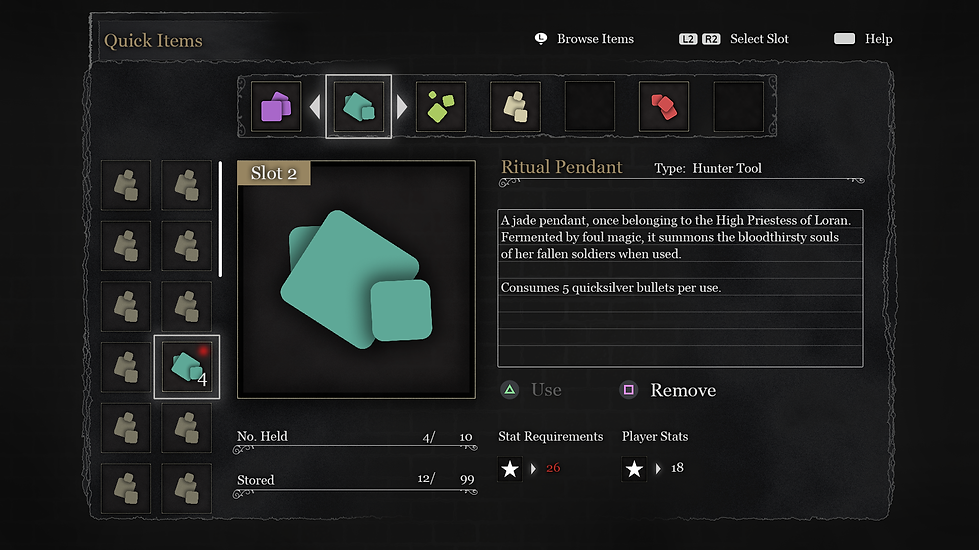Screen dimensions: 979x550
Task: Select the highlighted teal pendant quick slot
Action: 358,107
